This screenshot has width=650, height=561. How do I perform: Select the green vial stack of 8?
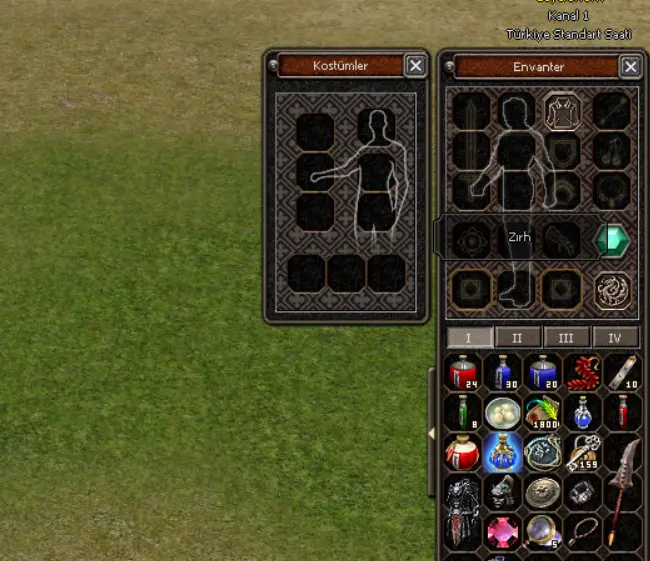click(462, 412)
